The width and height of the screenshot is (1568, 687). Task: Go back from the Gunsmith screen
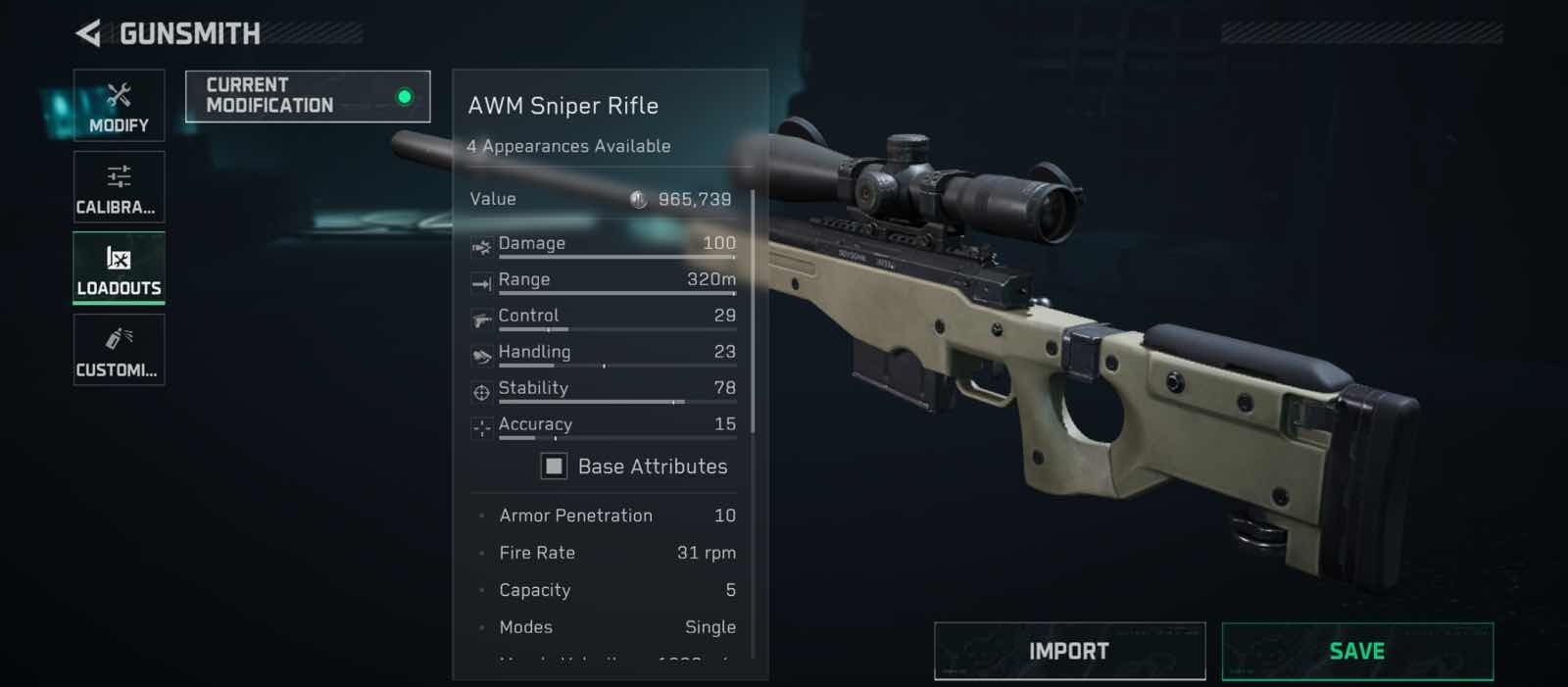88,34
